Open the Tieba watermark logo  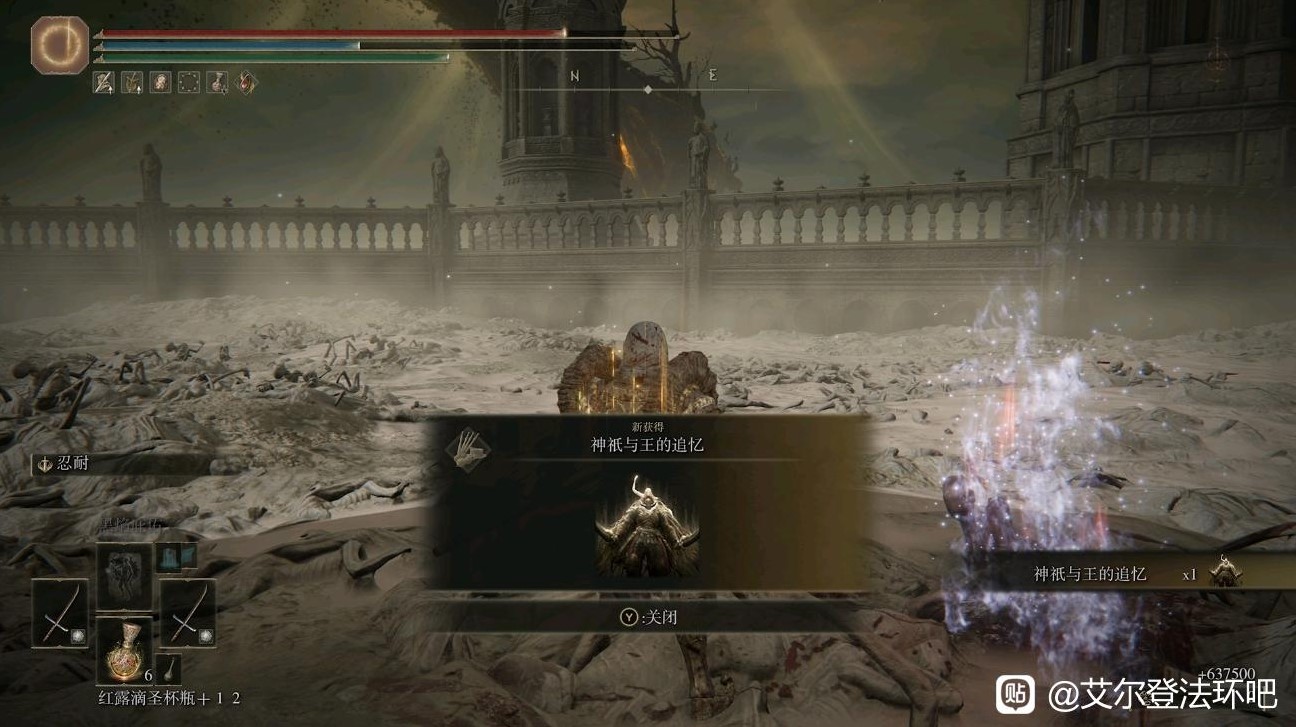tap(1014, 693)
